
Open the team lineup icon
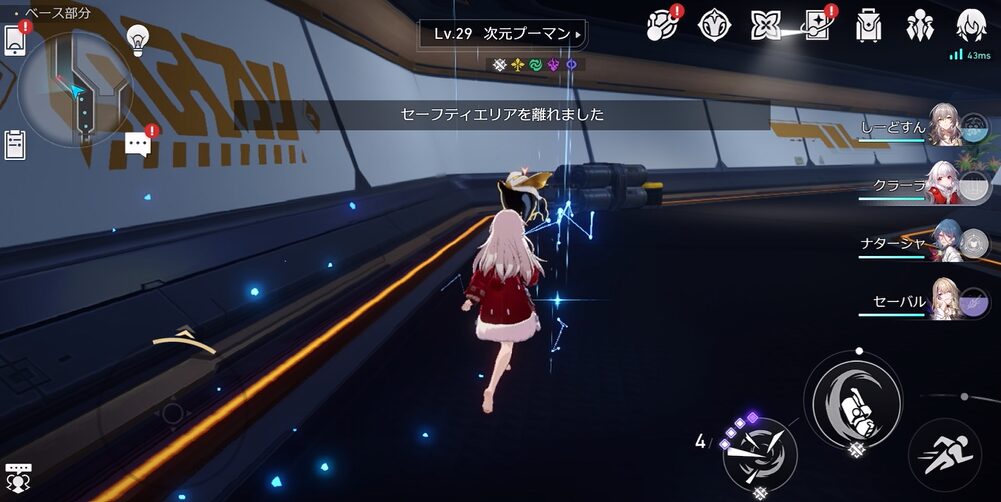[x=919, y=25]
